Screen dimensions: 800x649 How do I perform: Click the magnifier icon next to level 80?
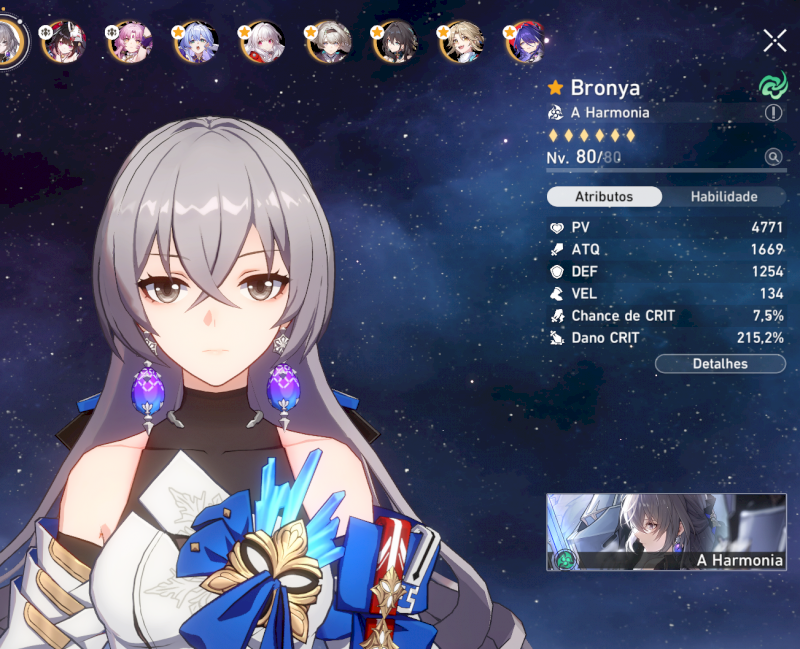click(x=773, y=157)
